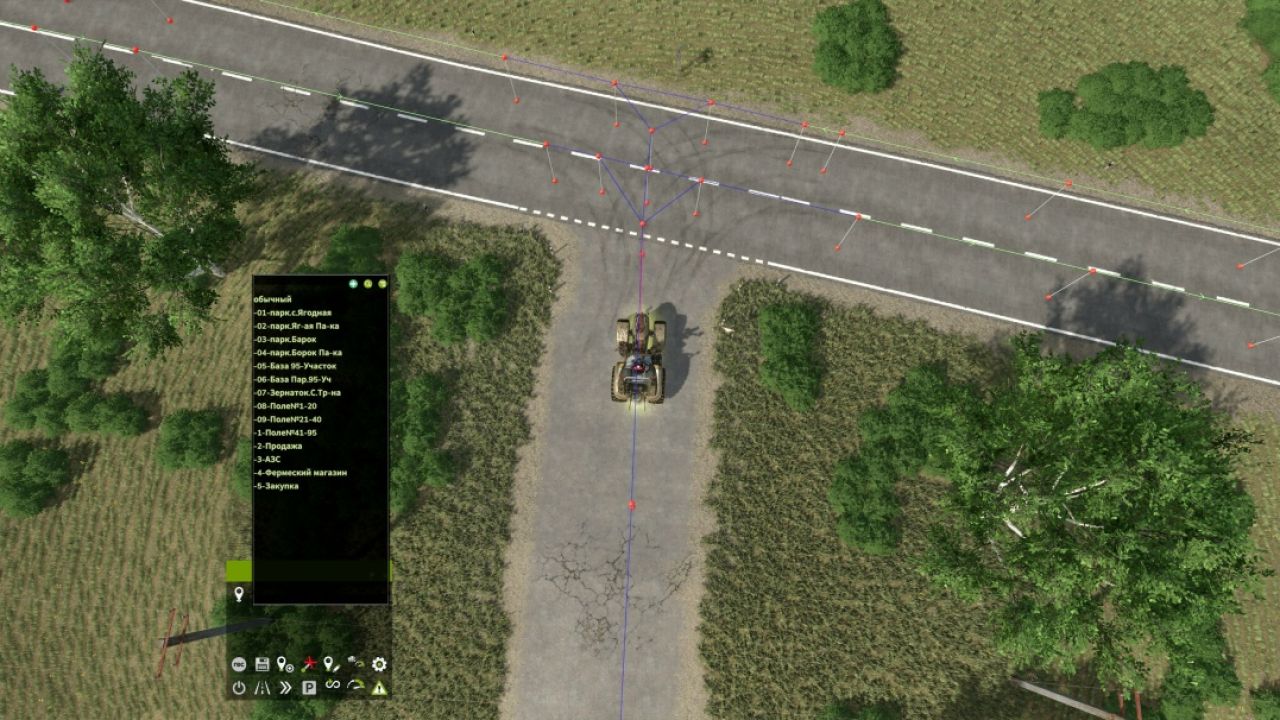Screen dimensions: 1280x720
Task: Save the AutoDrive route network
Action: click(262, 665)
